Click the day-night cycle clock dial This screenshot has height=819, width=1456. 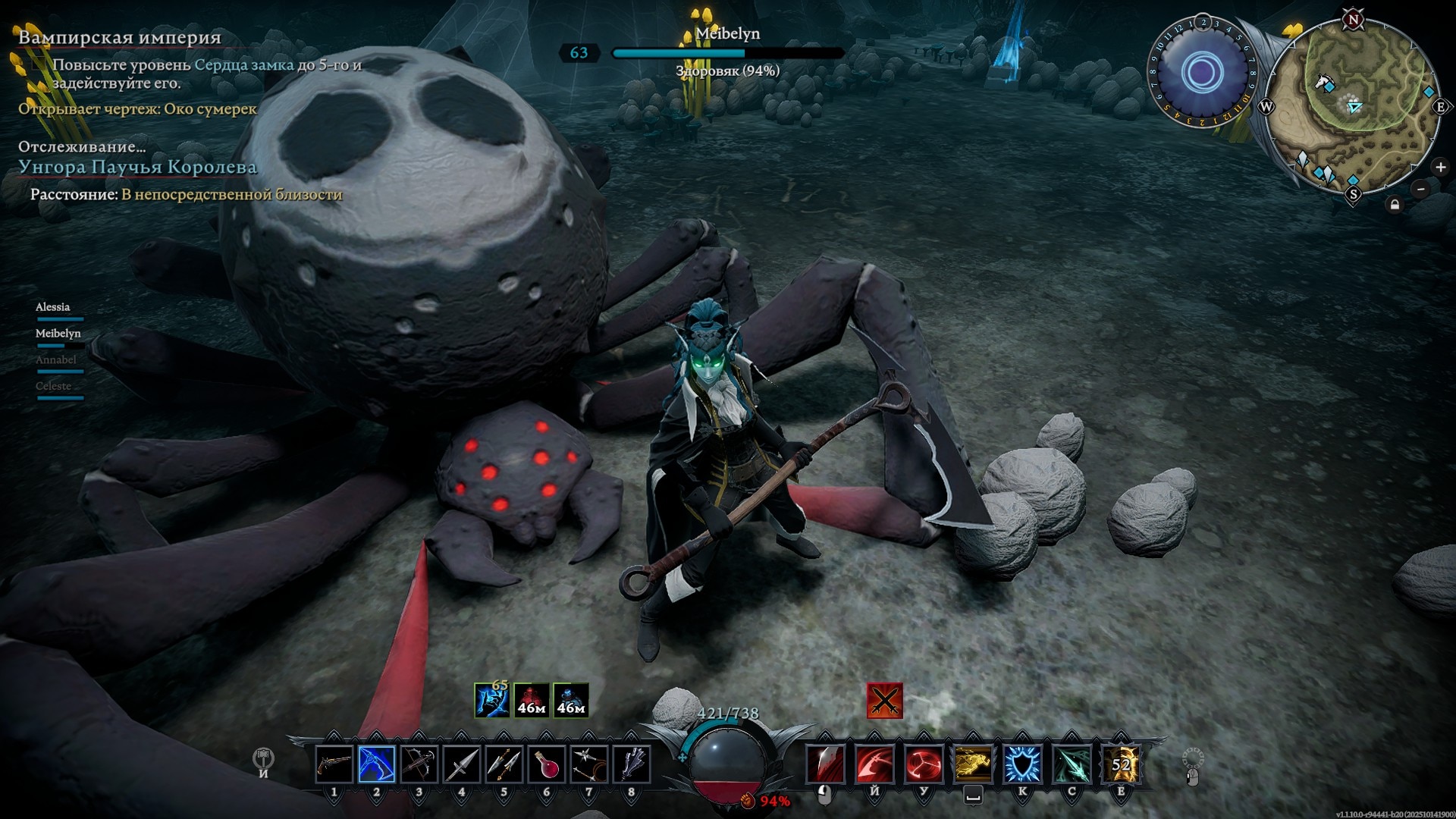[1202, 74]
